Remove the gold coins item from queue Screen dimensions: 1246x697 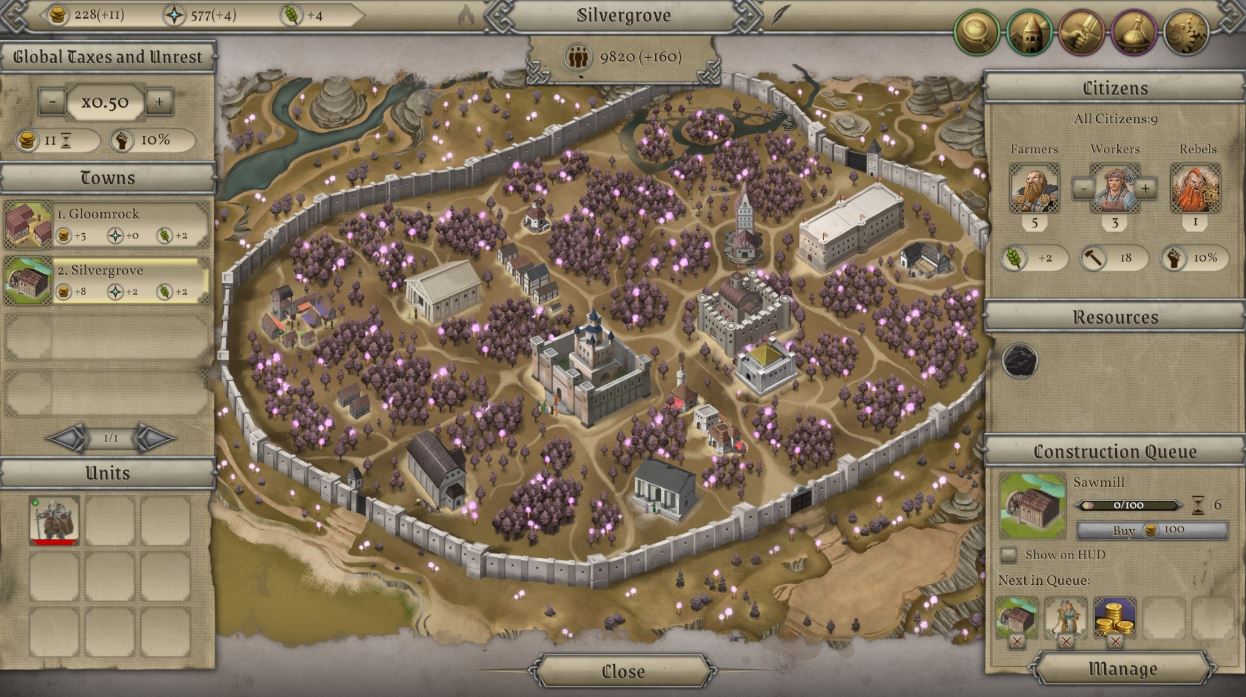pos(1115,641)
